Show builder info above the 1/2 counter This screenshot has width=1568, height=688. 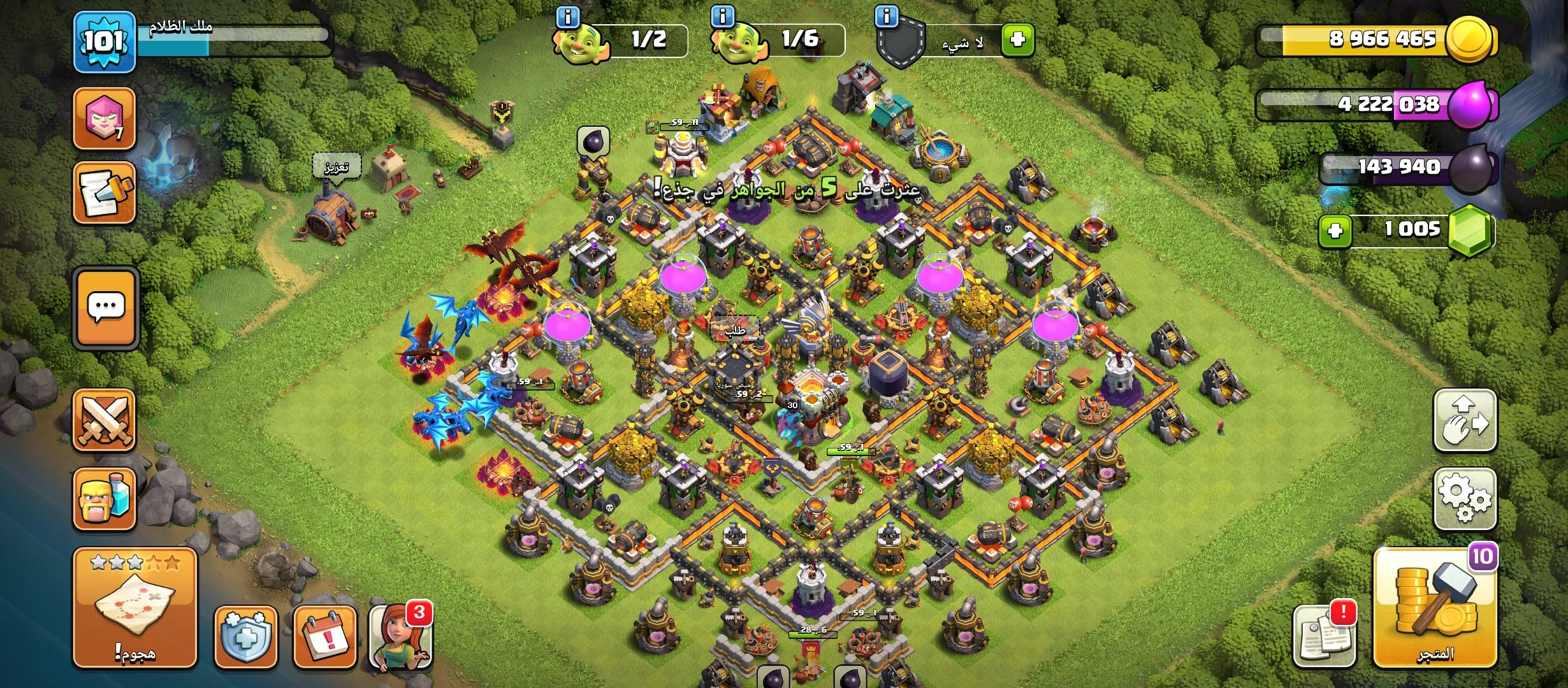(x=568, y=17)
